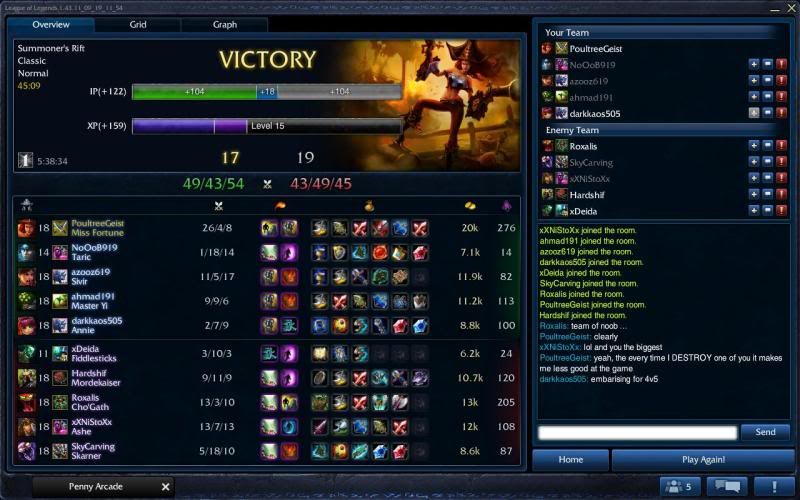Close the Penny Arcade chat tab

[166, 487]
